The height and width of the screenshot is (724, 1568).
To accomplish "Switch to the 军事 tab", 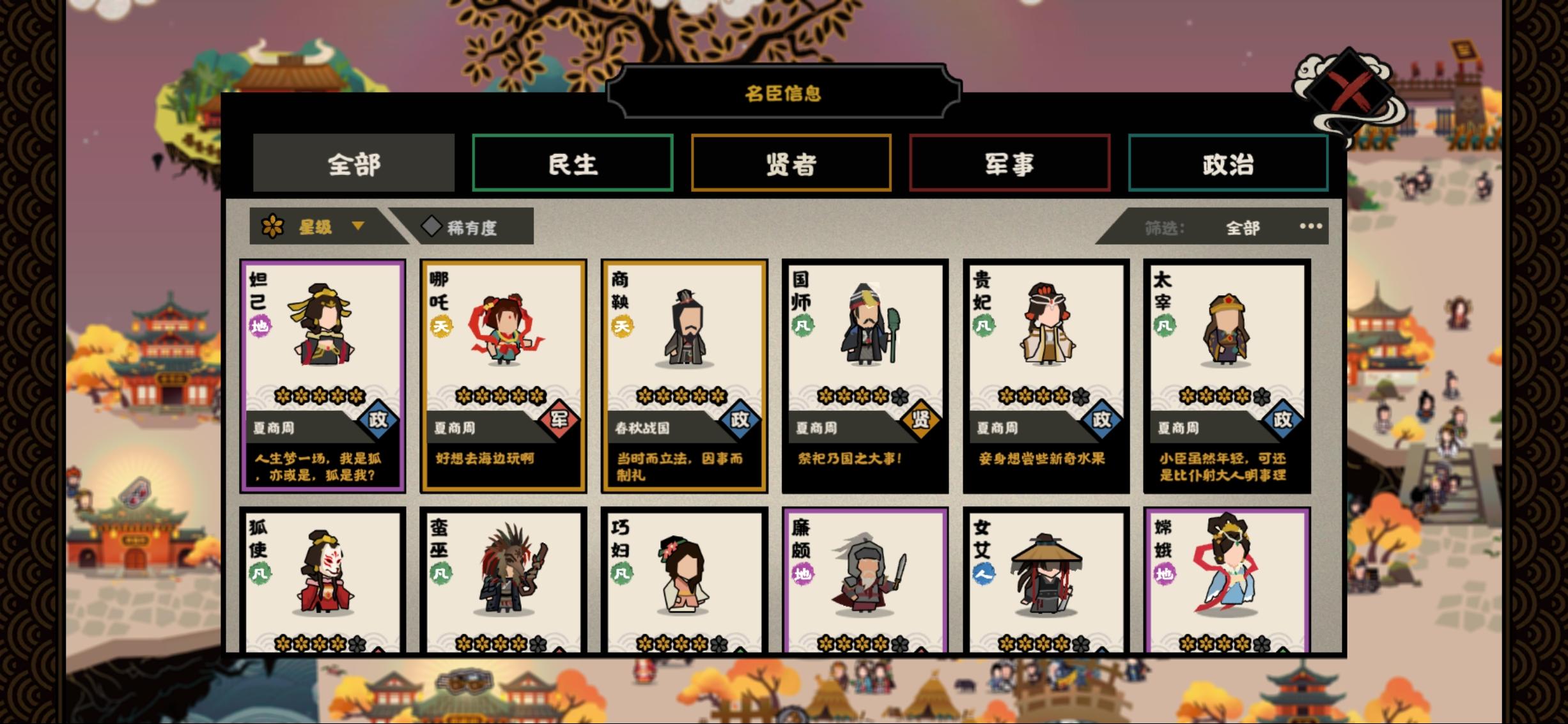I will 1009,165.
